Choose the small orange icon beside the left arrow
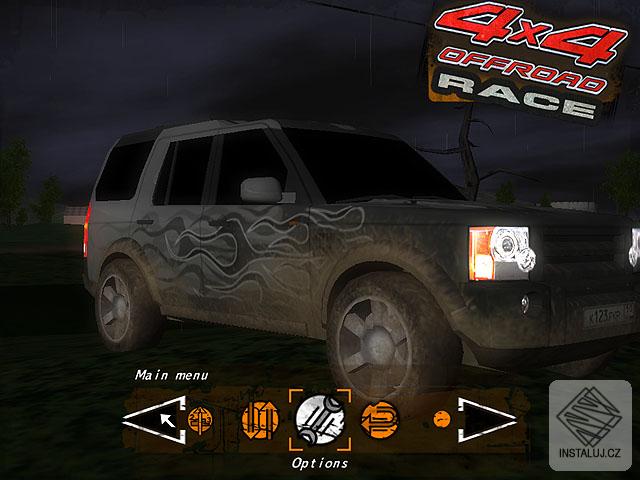Viewport: 640px width, 480px height. [x=199, y=417]
